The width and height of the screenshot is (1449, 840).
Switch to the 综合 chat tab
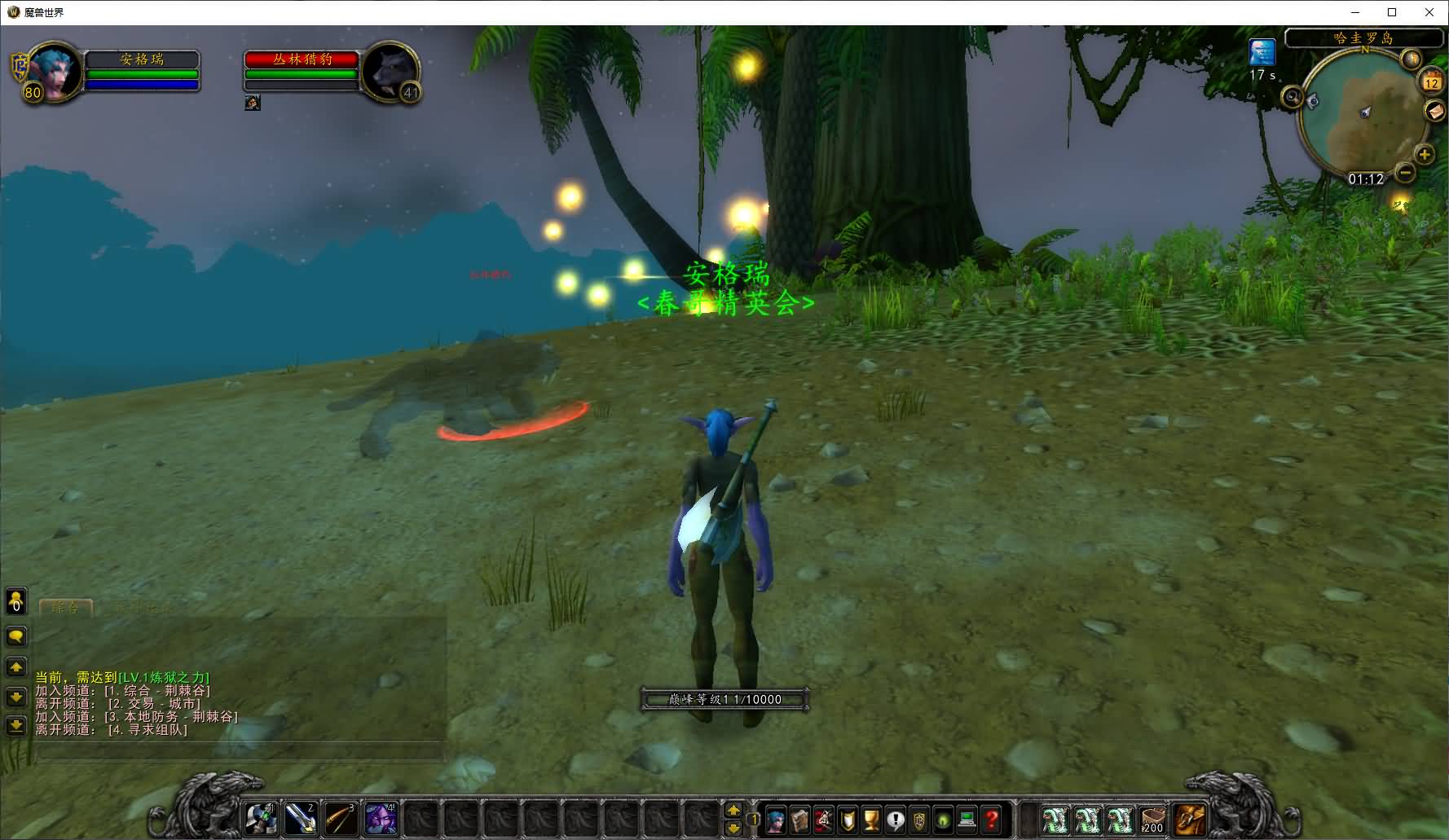(65, 607)
